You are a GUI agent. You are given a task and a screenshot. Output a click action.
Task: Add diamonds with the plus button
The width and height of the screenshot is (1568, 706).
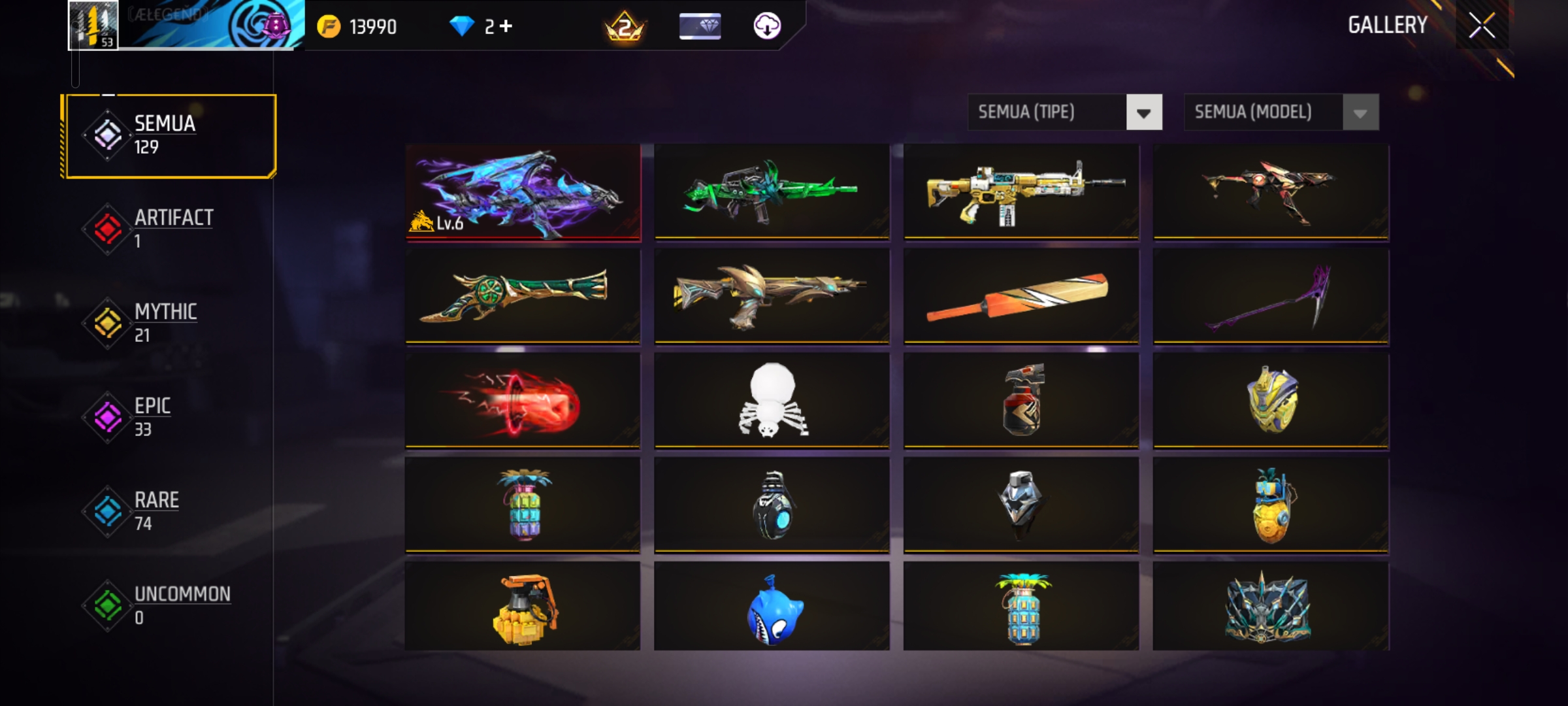click(506, 26)
